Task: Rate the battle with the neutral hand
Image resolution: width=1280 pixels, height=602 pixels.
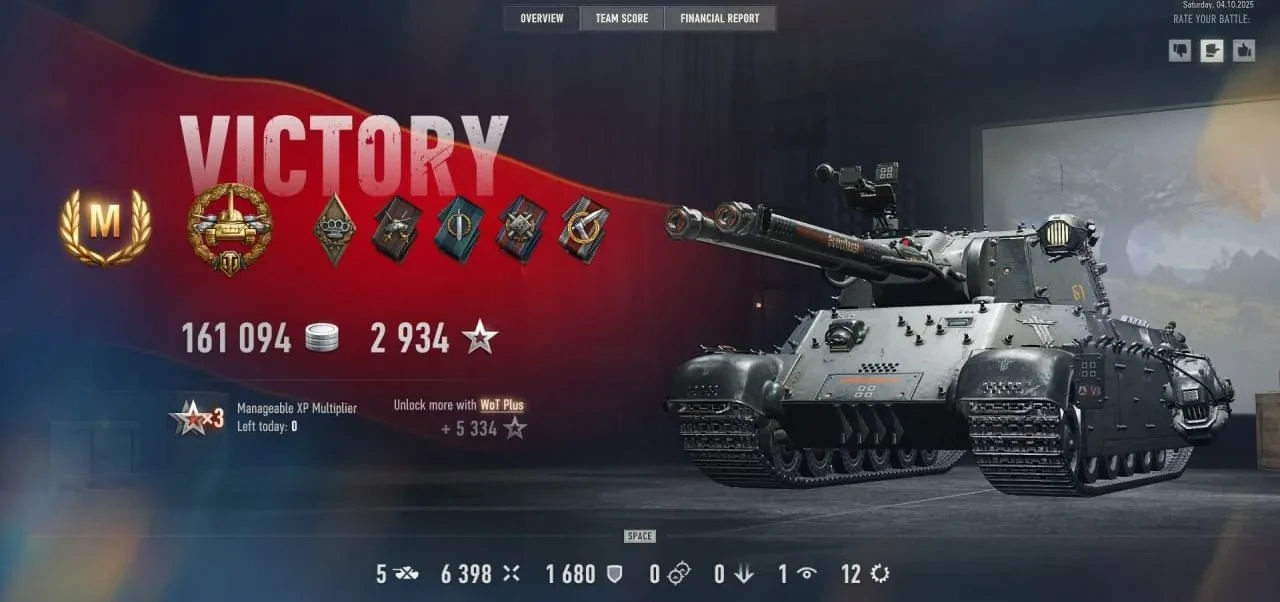Action: pyautogui.click(x=1212, y=50)
